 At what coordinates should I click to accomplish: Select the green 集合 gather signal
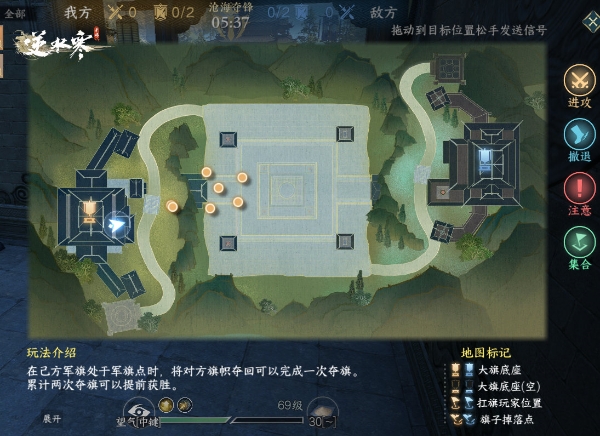coord(579,243)
